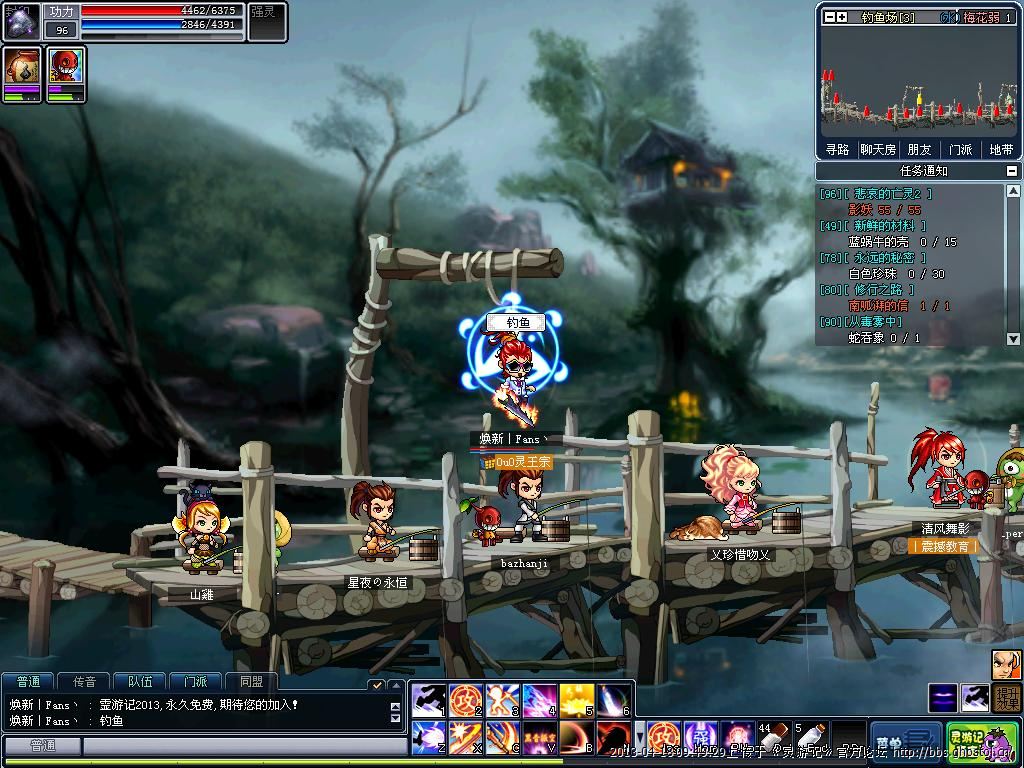Open the 地带 zone map
The image size is (1024, 768).
point(1001,150)
